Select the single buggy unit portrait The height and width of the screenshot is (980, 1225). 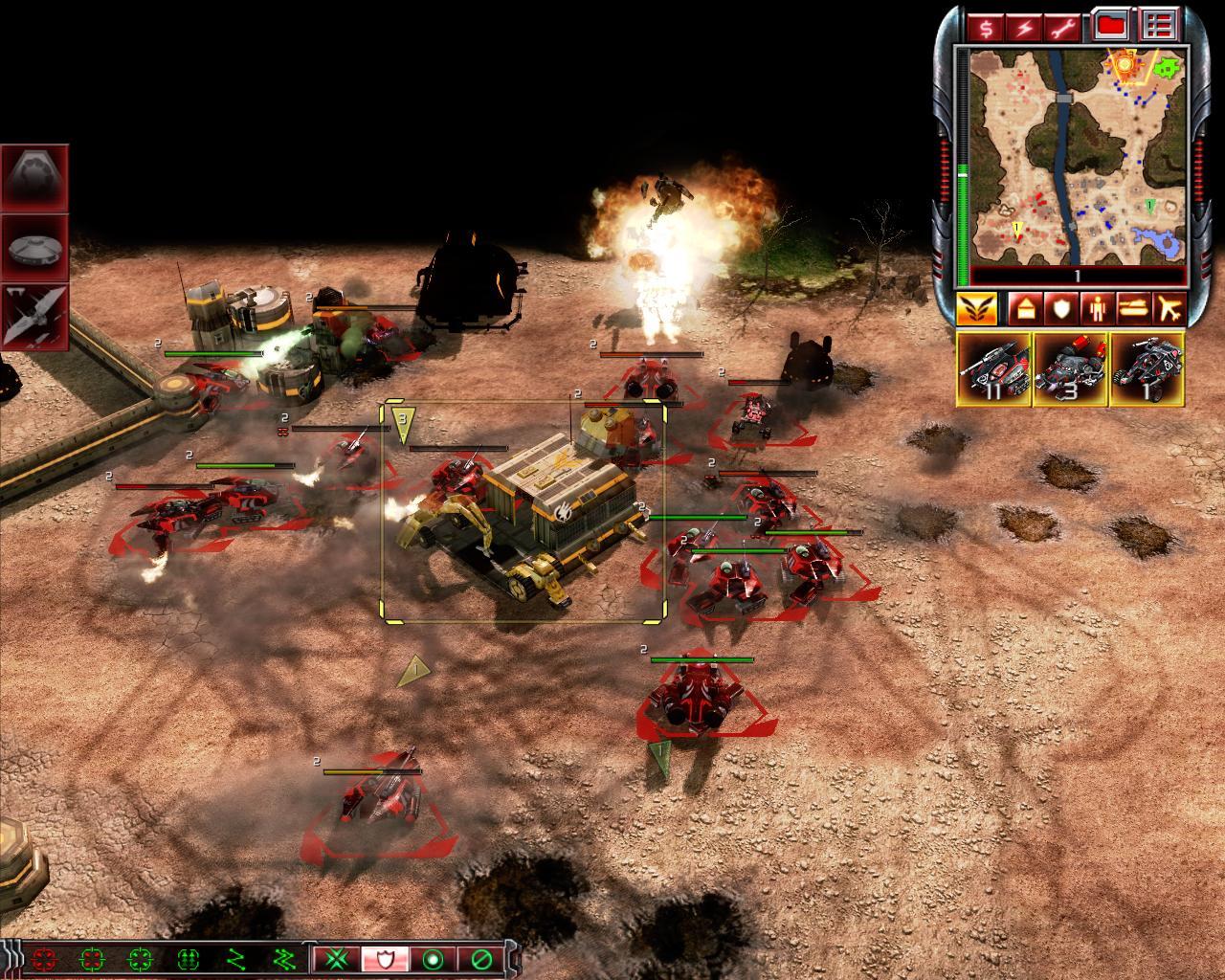tap(1147, 369)
